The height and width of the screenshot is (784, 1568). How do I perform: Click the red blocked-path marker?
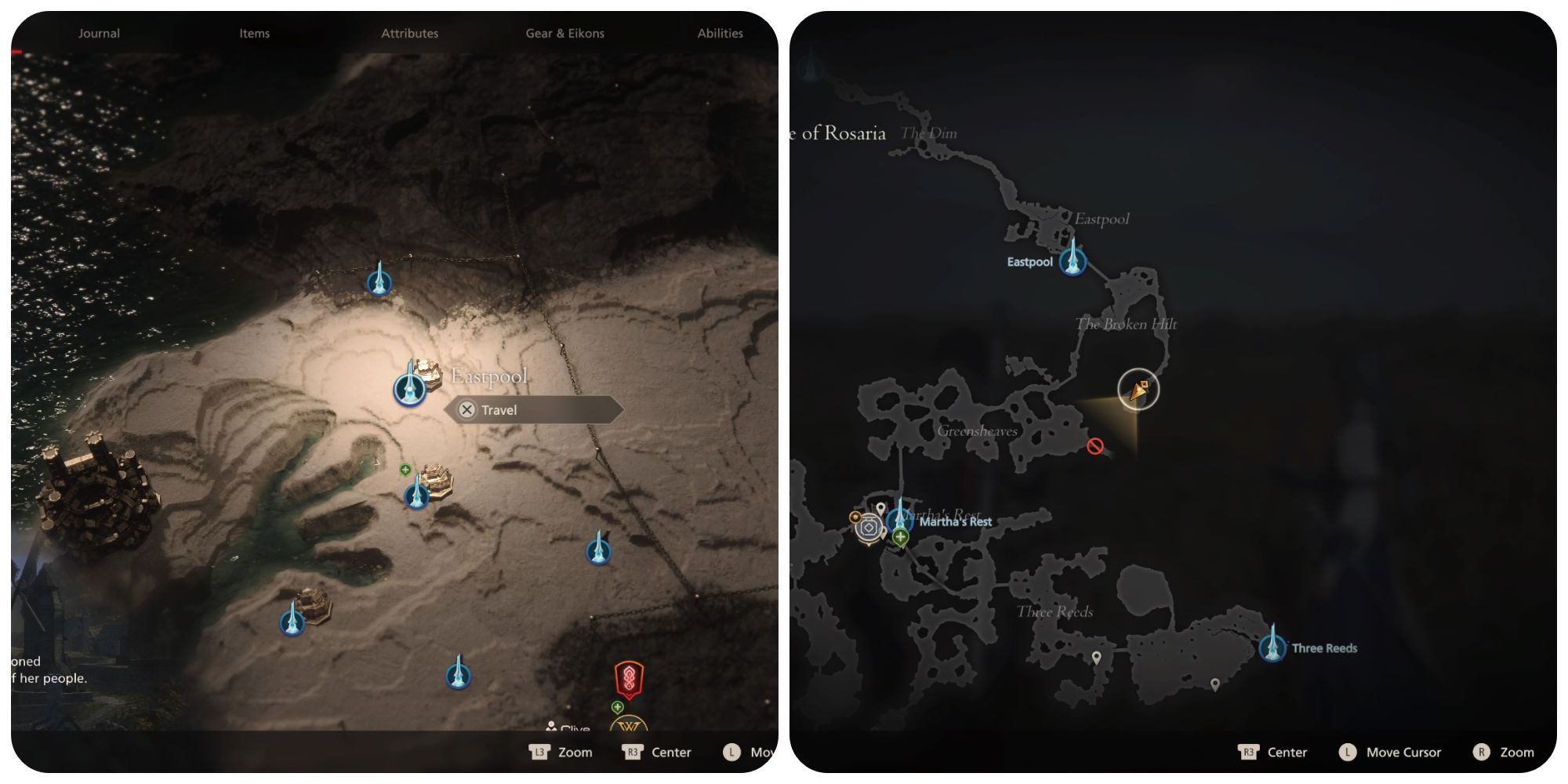coord(1095,446)
